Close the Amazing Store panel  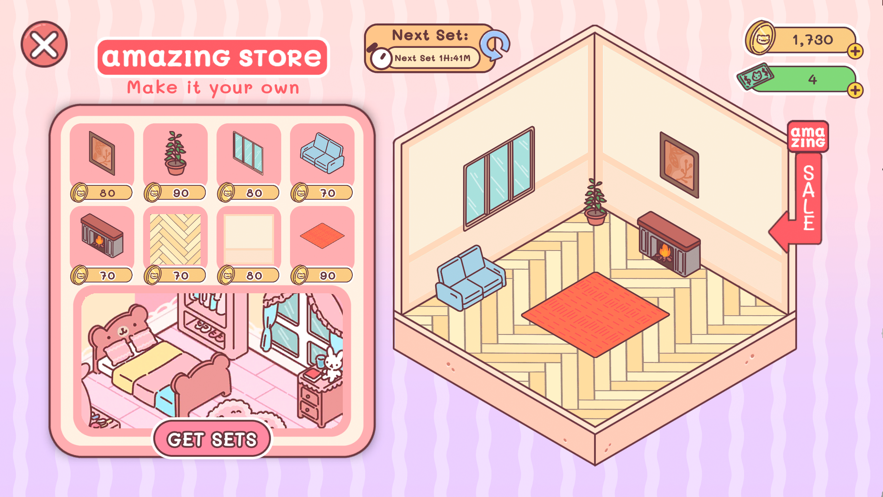point(45,45)
